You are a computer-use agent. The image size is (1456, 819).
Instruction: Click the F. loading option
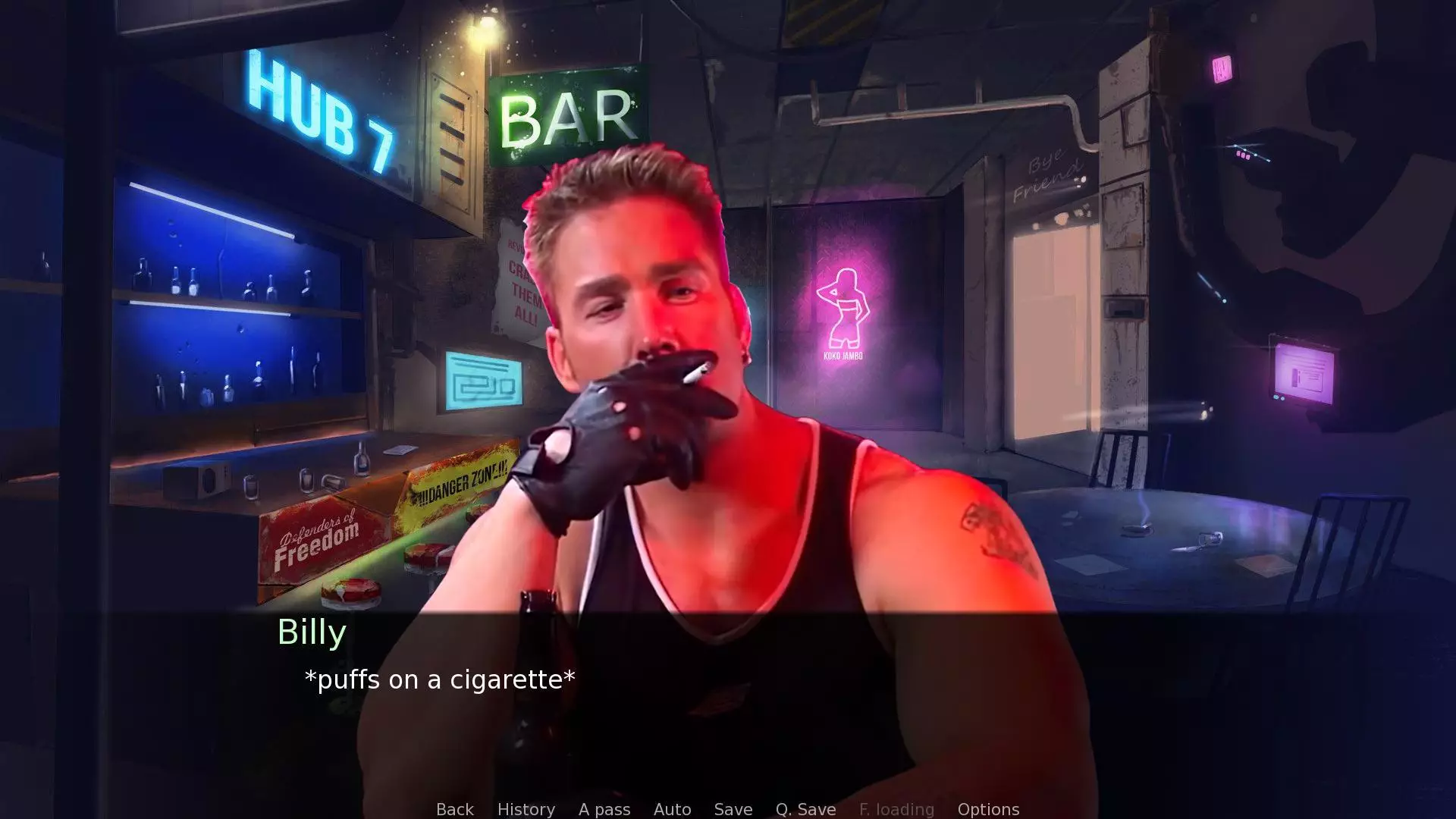click(897, 809)
